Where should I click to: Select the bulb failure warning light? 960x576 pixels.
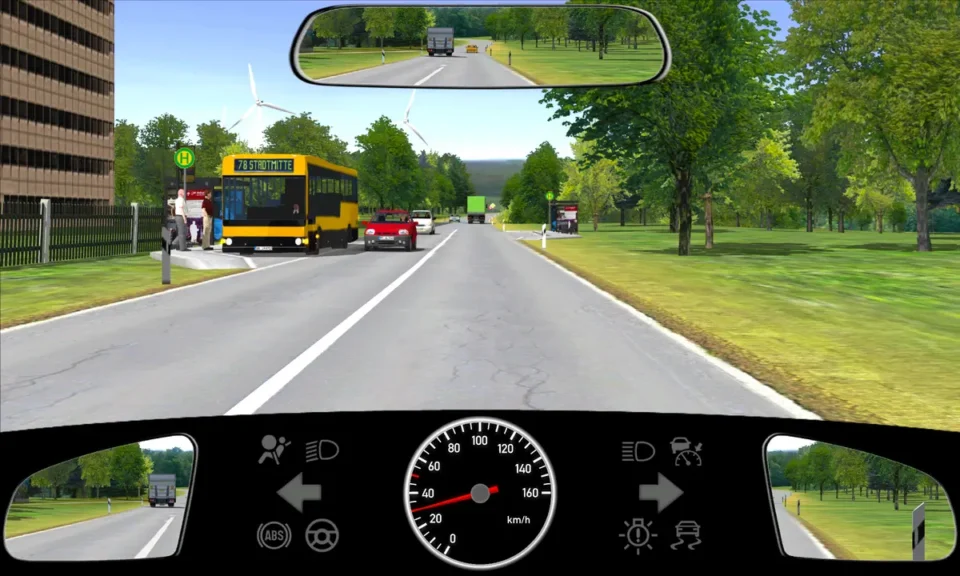click(x=637, y=535)
